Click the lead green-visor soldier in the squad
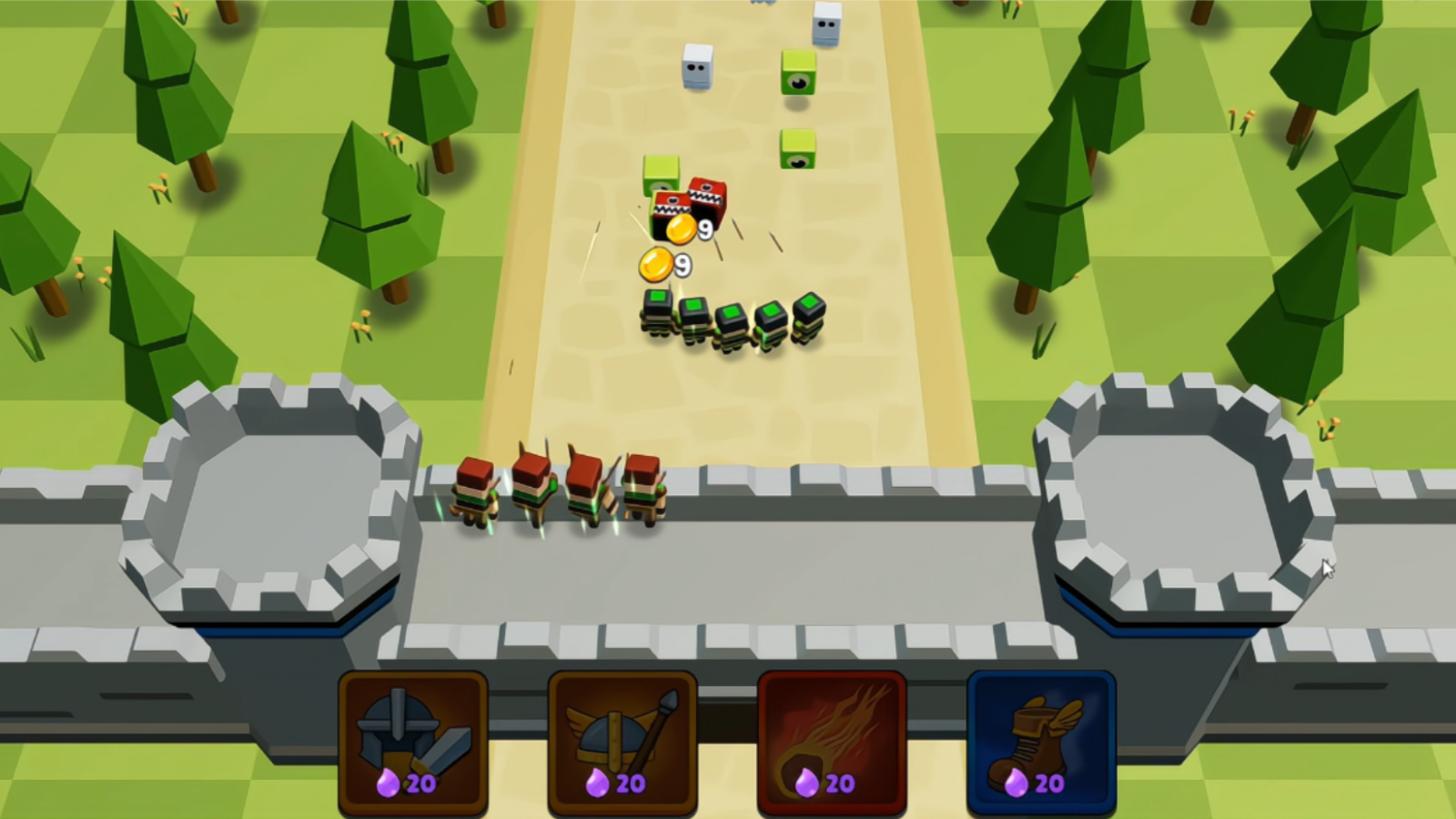Screen dimensions: 1456x819 pyautogui.click(x=657, y=314)
